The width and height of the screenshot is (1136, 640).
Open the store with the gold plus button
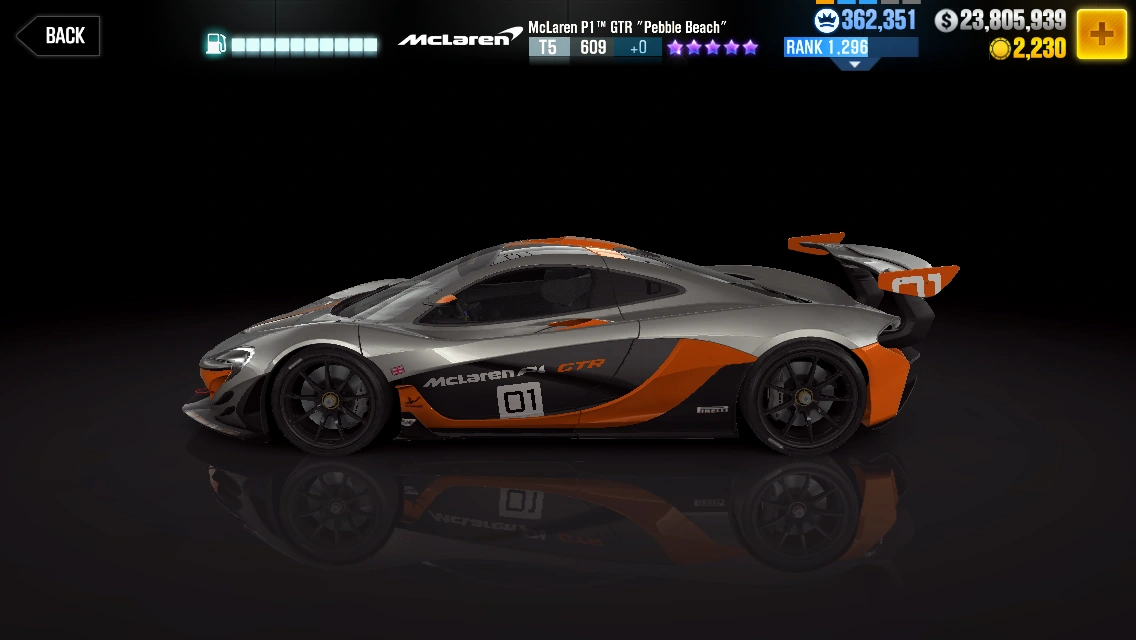(1101, 34)
